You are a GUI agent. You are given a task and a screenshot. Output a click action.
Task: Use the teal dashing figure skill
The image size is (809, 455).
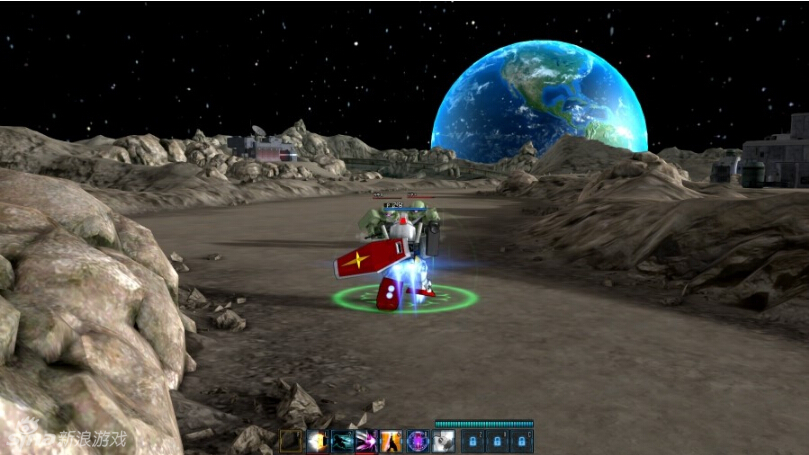342,441
